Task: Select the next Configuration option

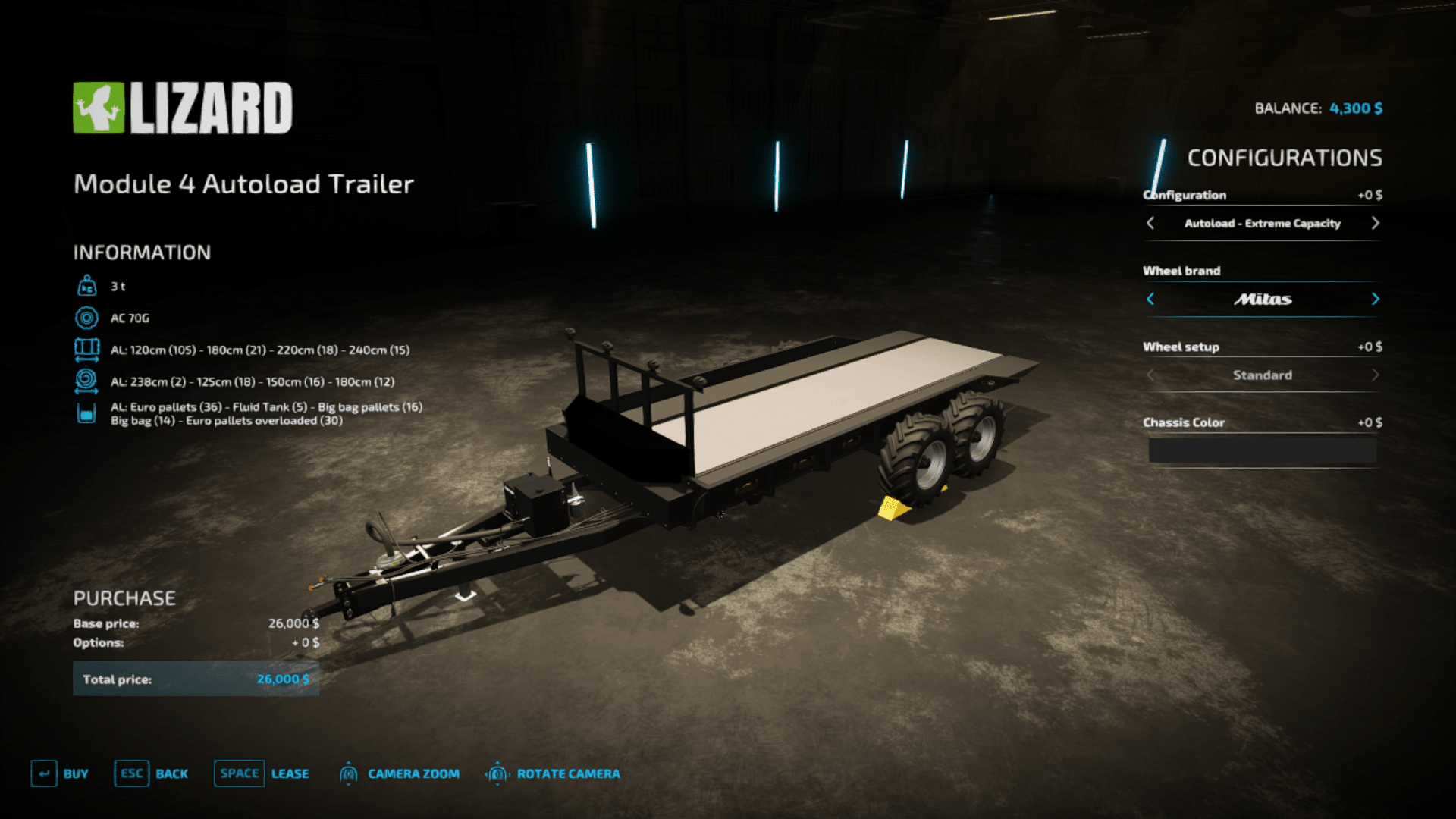Action: [1376, 224]
